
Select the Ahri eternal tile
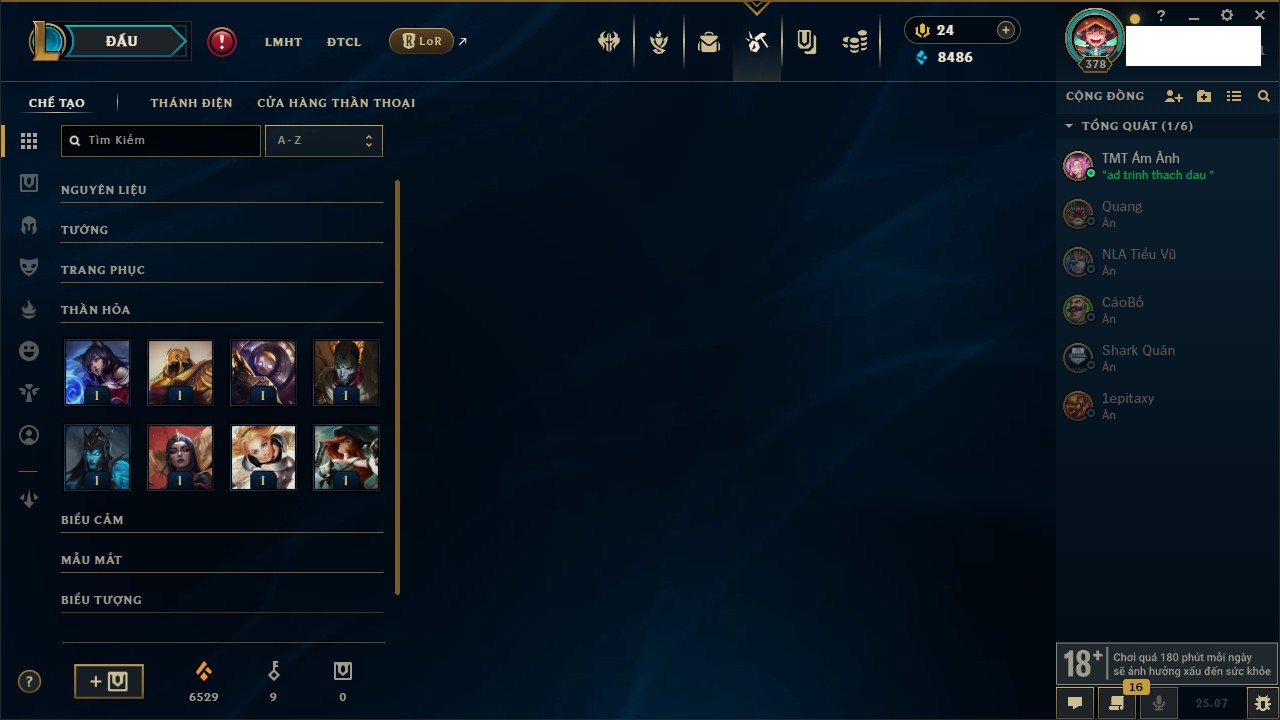coord(97,372)
